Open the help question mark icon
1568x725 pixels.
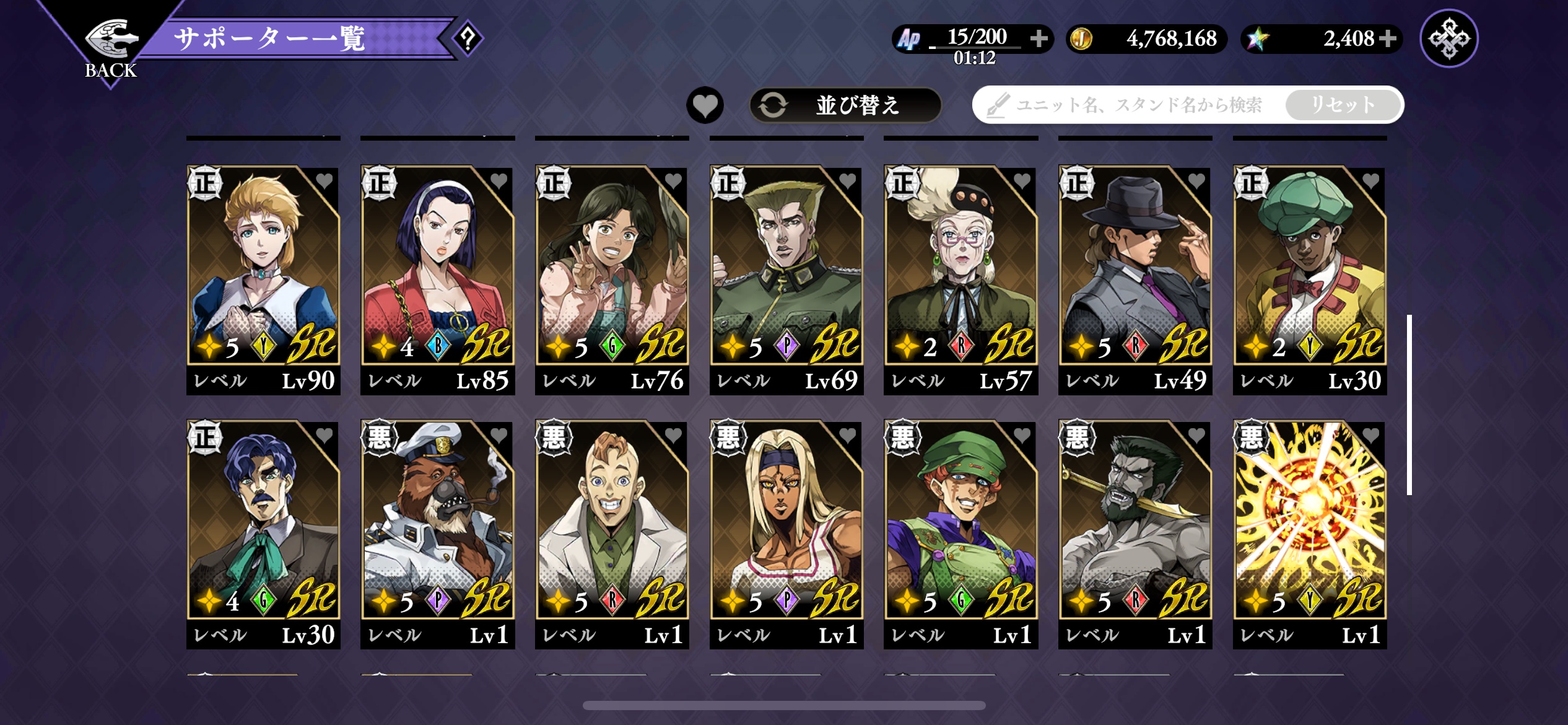(468, 39)
